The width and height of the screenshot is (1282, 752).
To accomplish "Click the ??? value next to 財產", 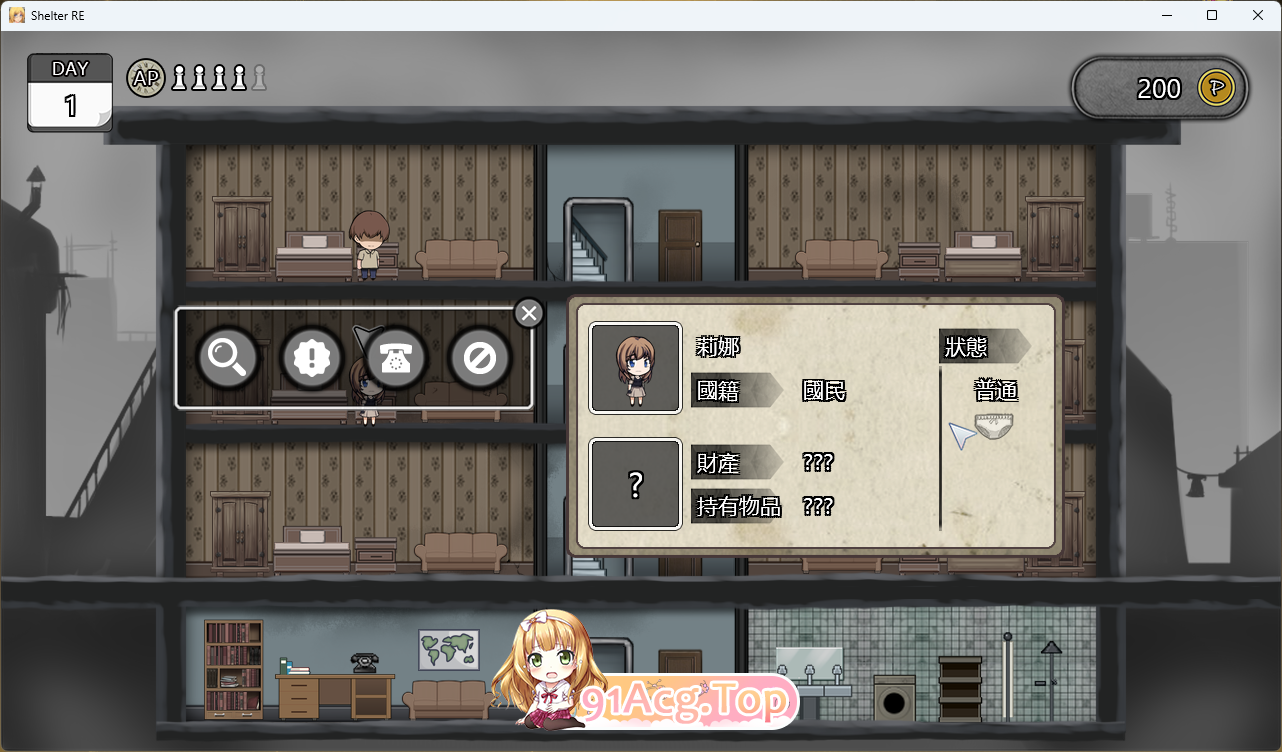I will [818, 462].
